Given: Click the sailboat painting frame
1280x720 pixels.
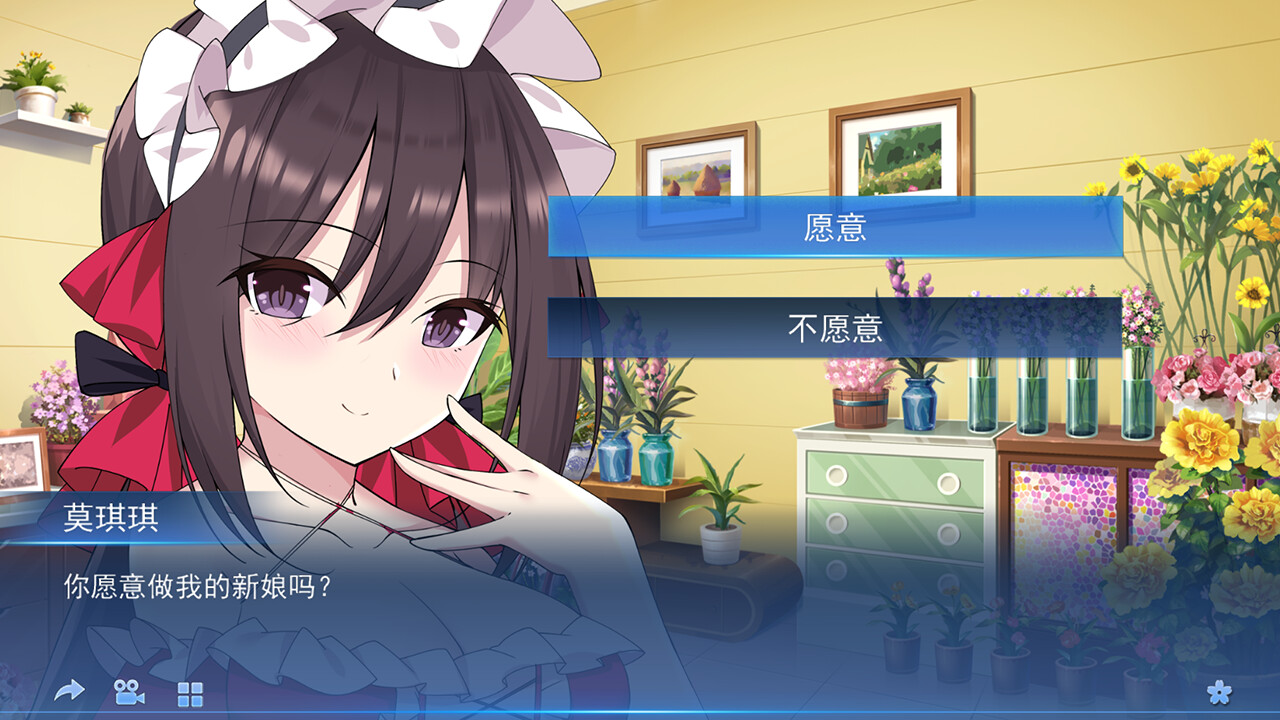Looking at the screenshot, I should tap(697, 174).
